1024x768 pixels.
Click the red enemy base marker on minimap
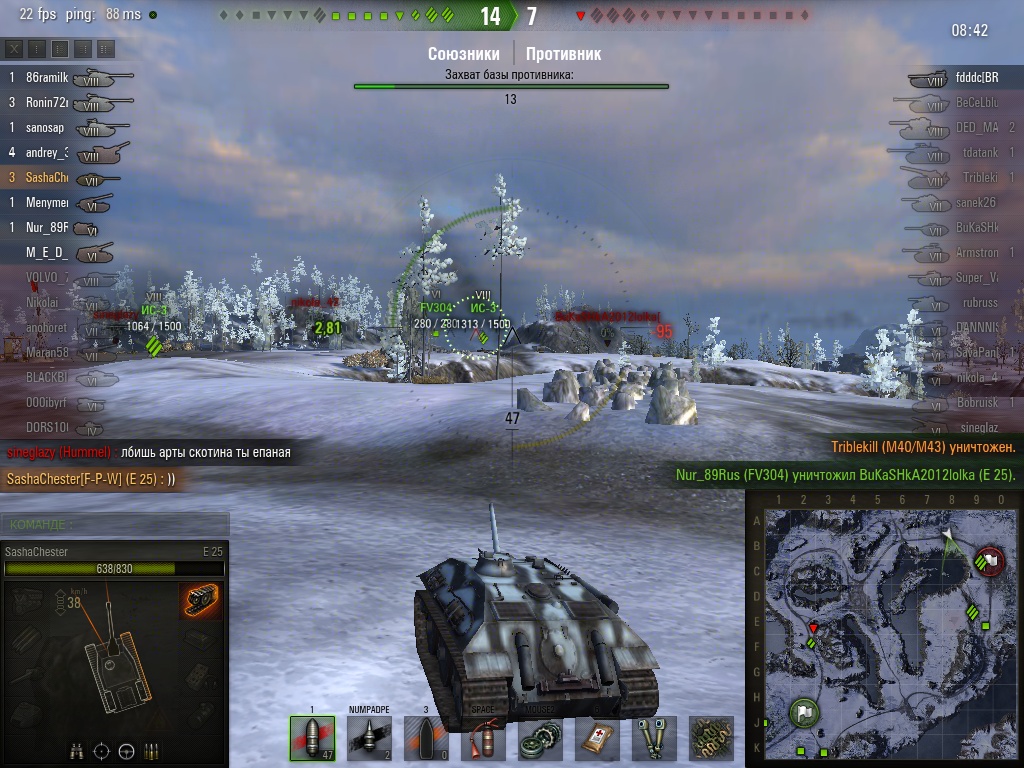[991, 559]
